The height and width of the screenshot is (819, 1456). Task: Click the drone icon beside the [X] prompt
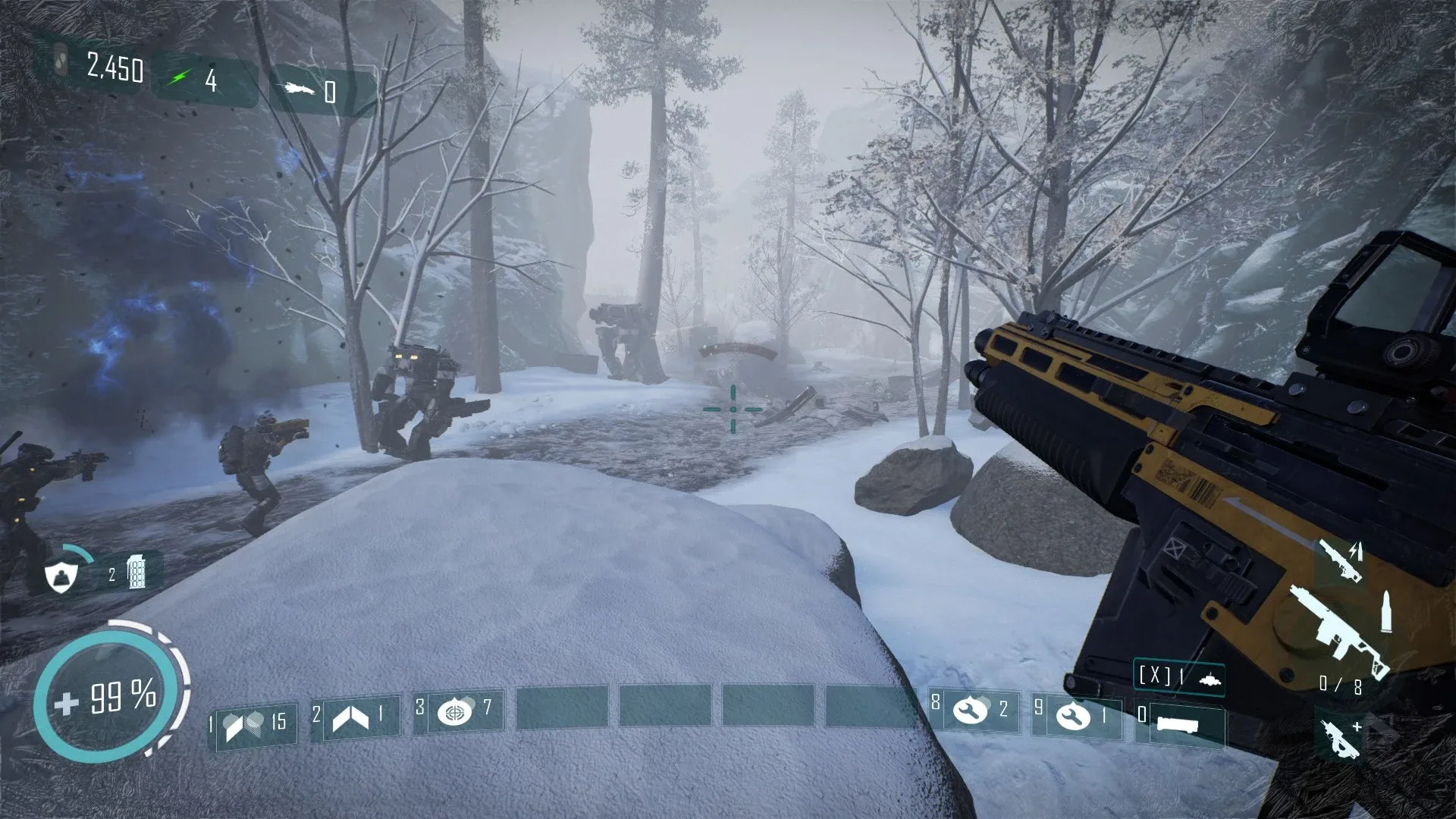(x=1210, y=679)
